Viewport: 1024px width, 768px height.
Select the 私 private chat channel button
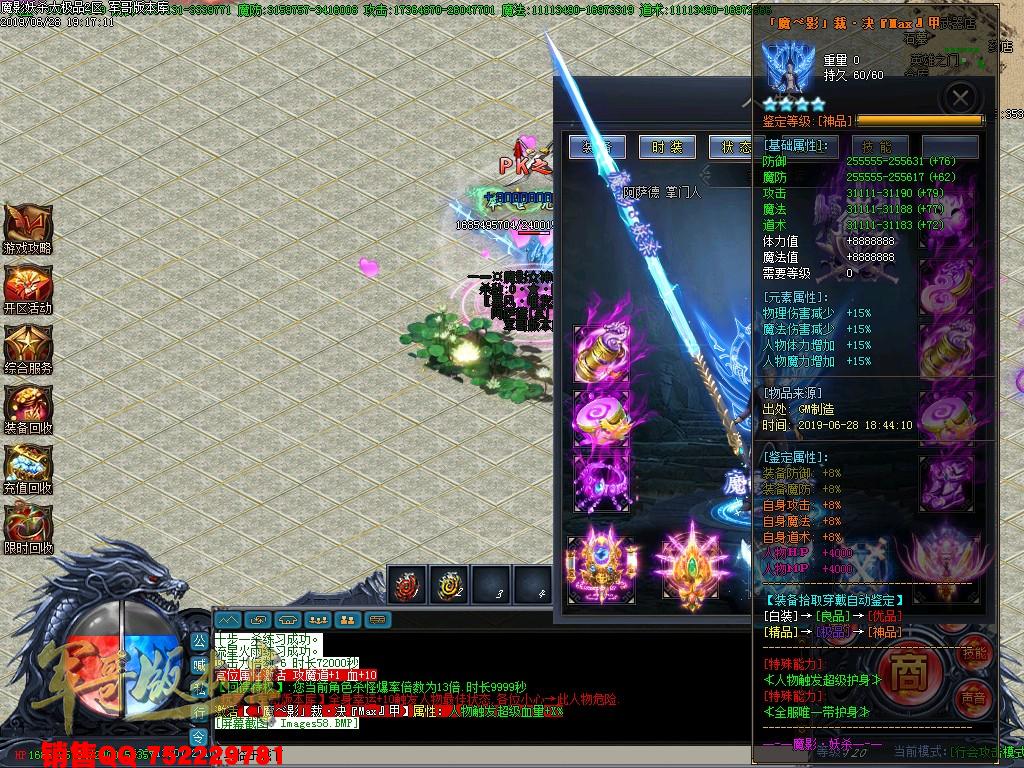199,688
